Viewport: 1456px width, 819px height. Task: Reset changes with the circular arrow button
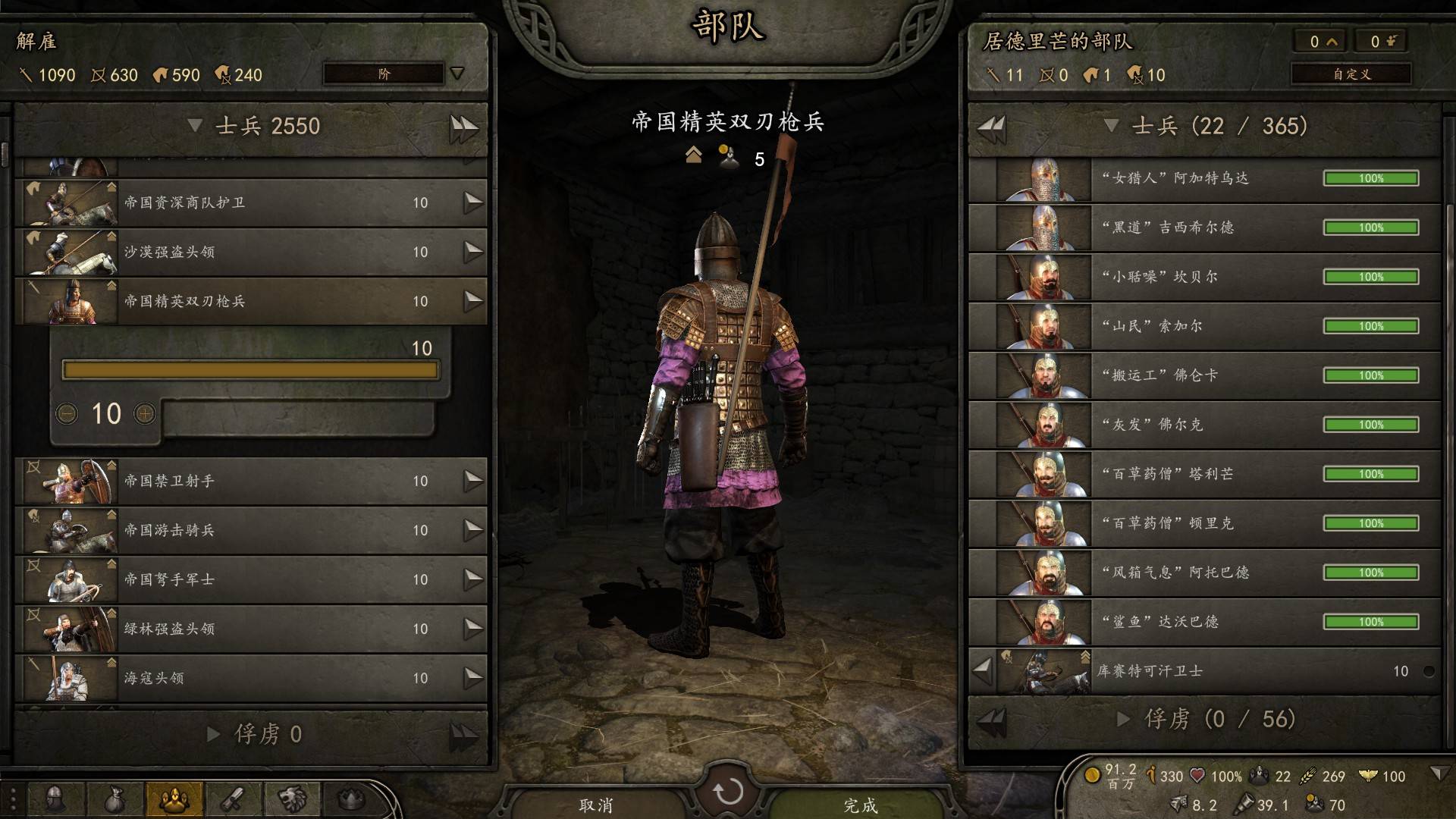[728, 792]
